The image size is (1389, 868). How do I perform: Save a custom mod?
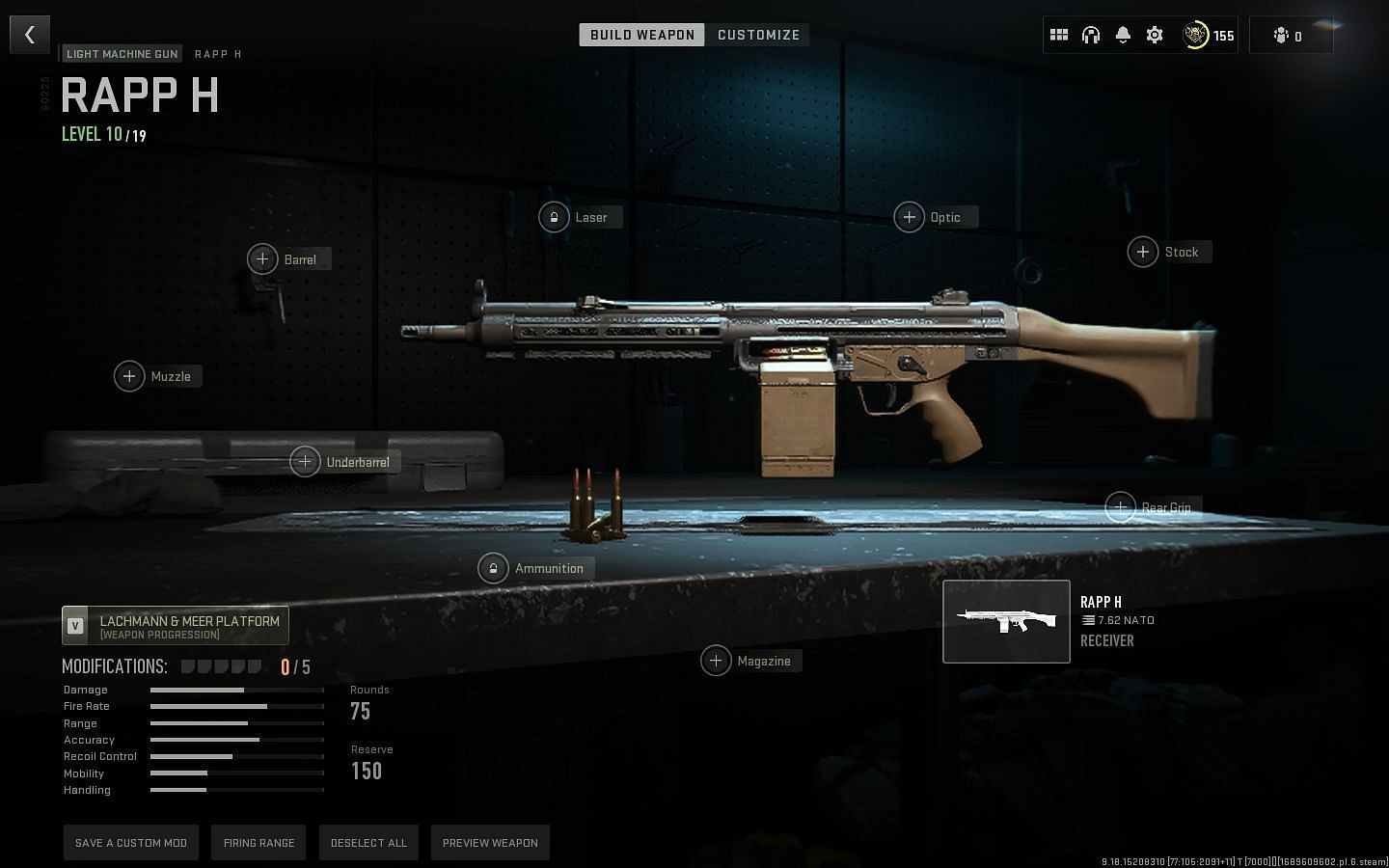click(x=131, y=843)
